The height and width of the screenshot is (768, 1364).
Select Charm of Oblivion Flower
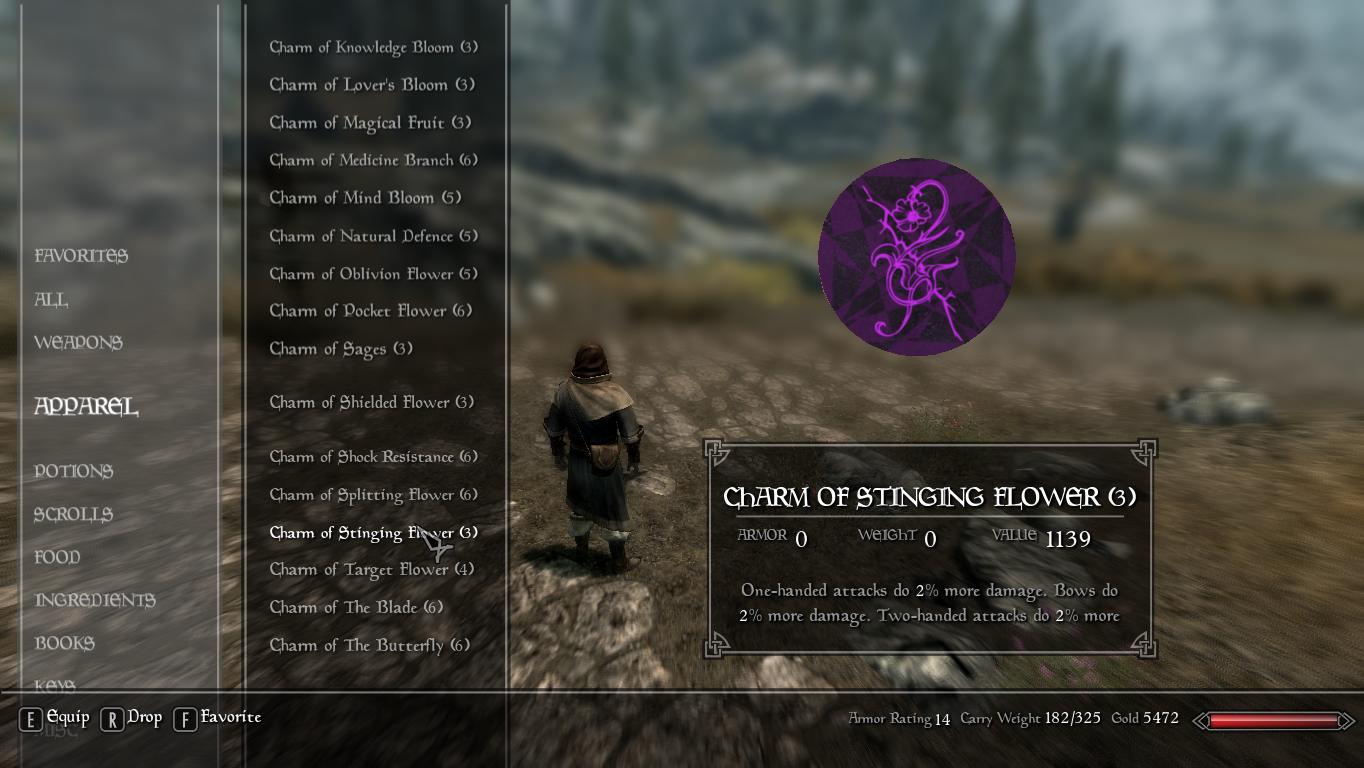(372, 273)
